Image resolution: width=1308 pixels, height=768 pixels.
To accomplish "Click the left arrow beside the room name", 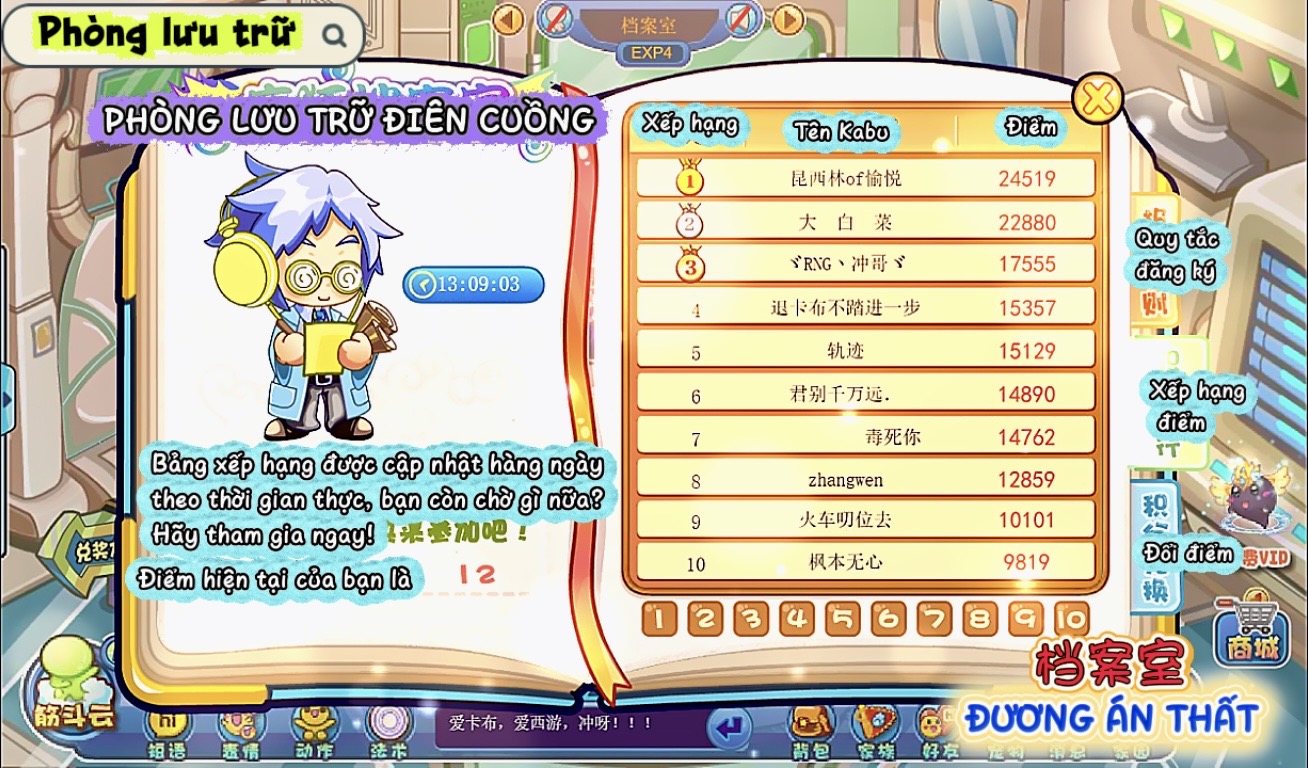I will click(x=508, y=19).
